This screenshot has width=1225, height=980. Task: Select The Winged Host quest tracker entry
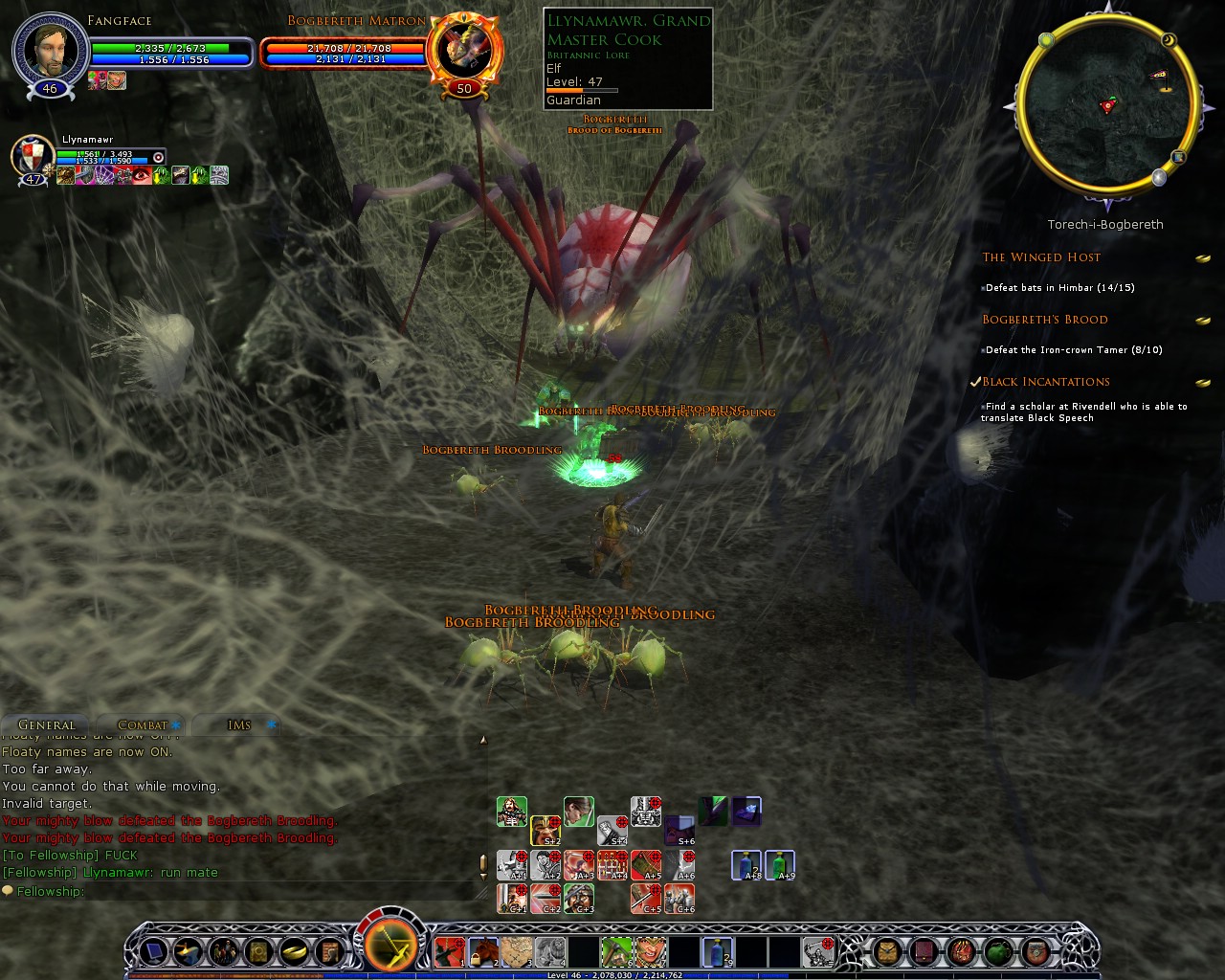pyautogui.click(x=1041, y=256)
